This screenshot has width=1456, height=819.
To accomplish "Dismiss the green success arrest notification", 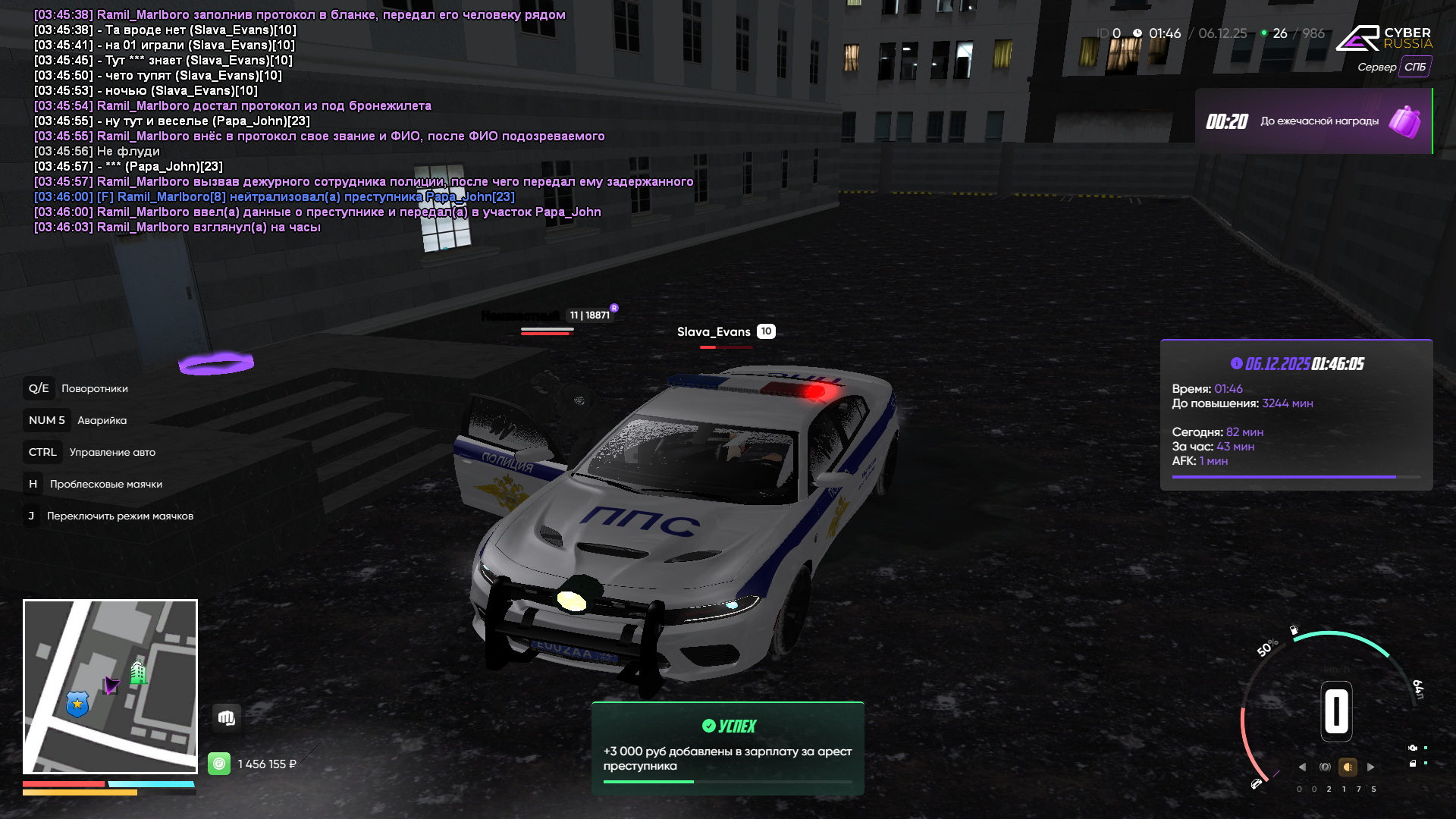I will (x=727, y=748).
